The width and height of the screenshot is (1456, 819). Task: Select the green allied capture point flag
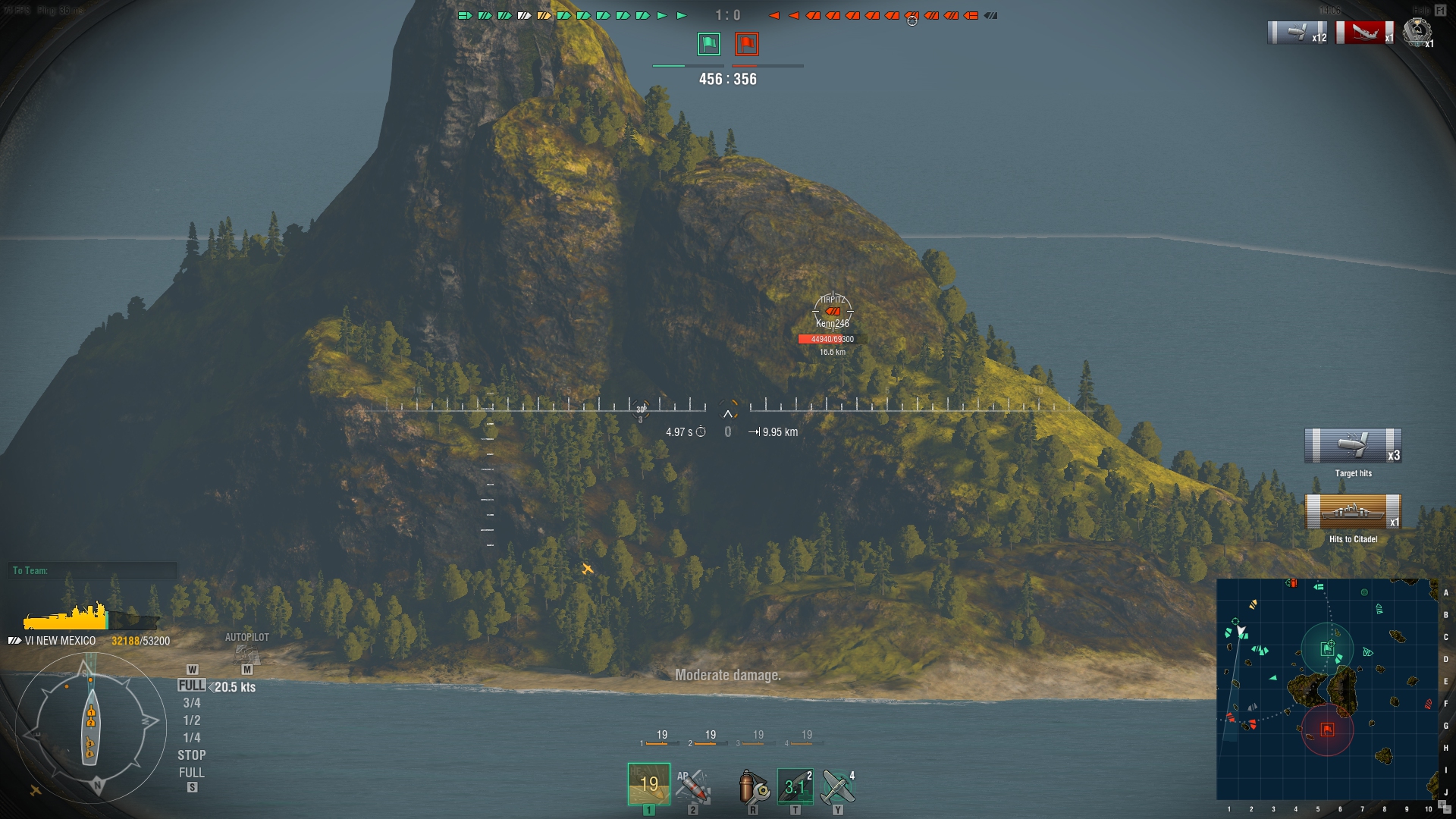(x=709, y=44)
